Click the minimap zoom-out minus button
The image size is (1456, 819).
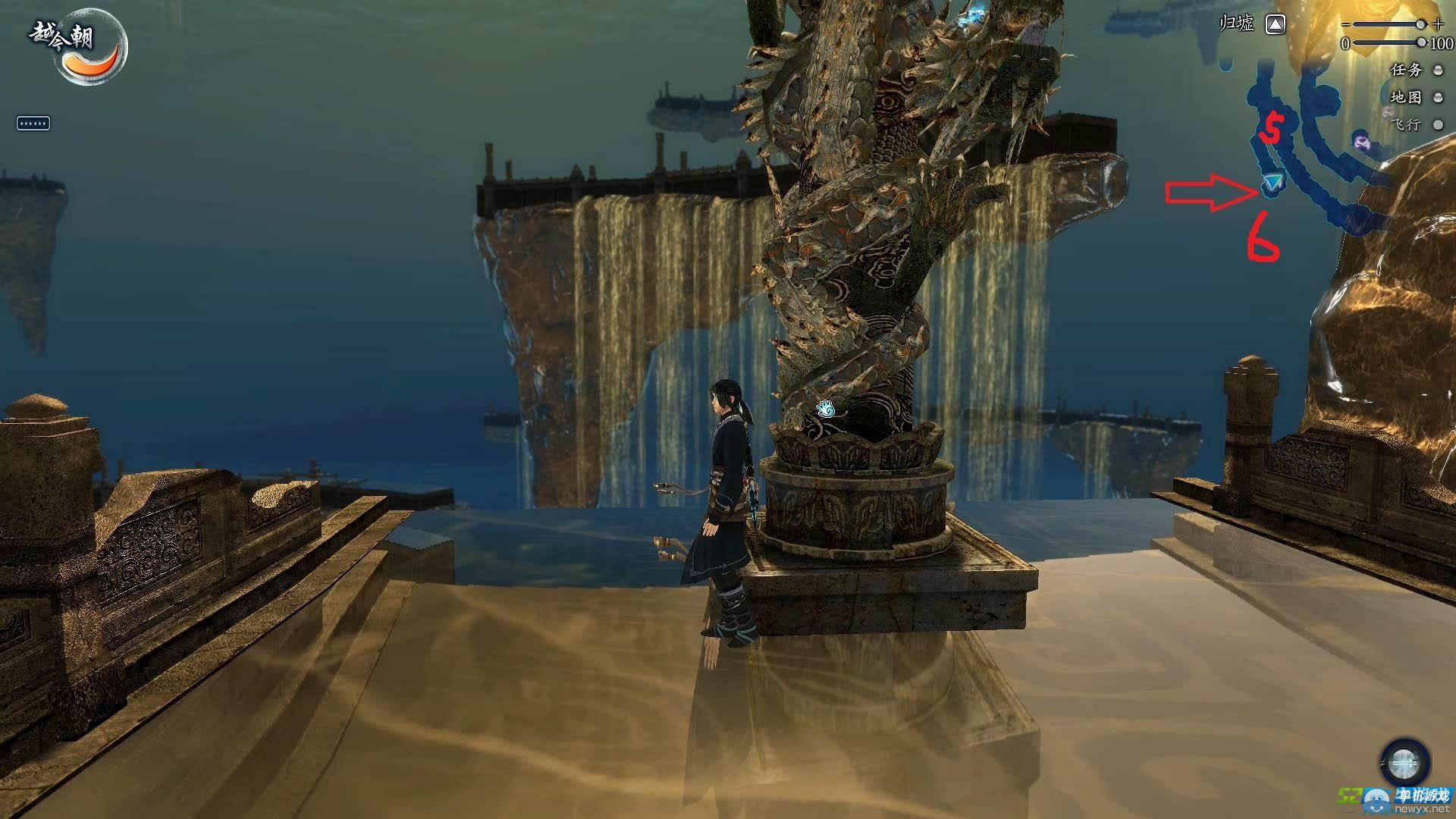point(1345,24)
